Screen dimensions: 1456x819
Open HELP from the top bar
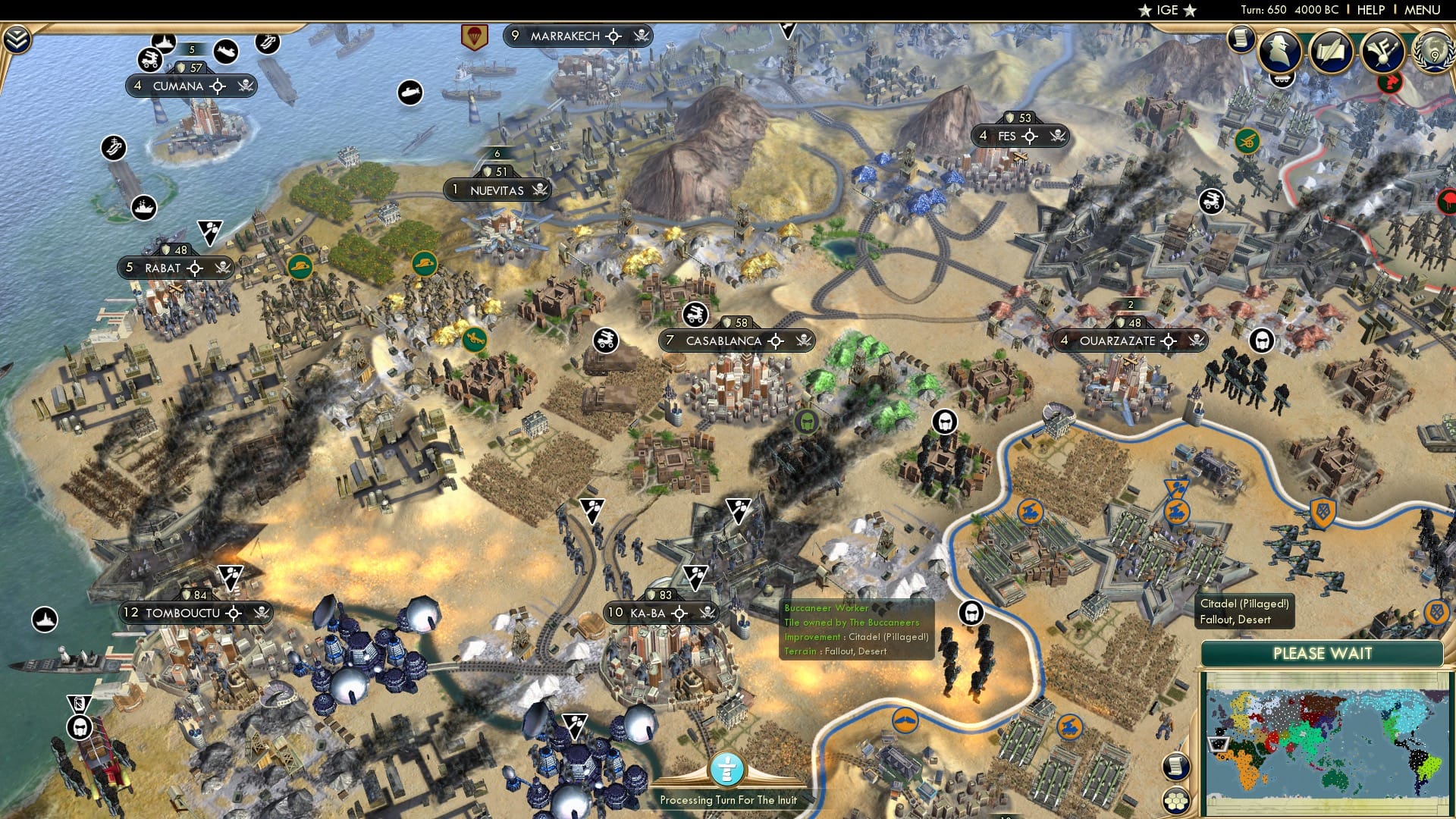(1371, 10)
